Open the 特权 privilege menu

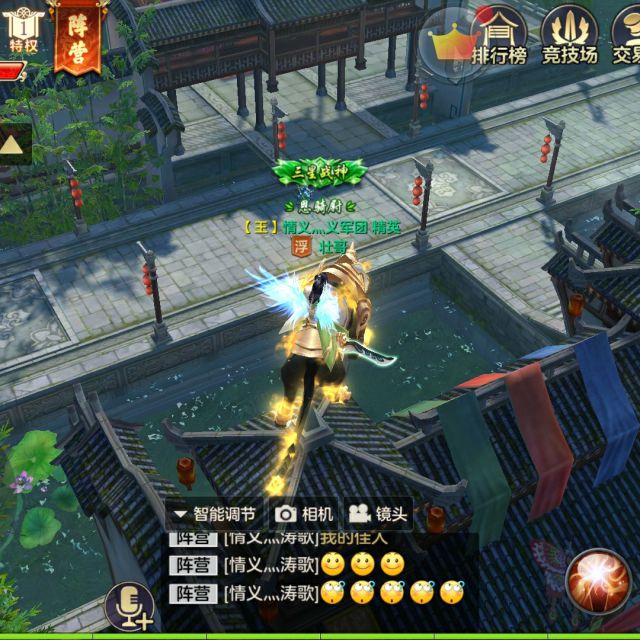coord(22,28)
